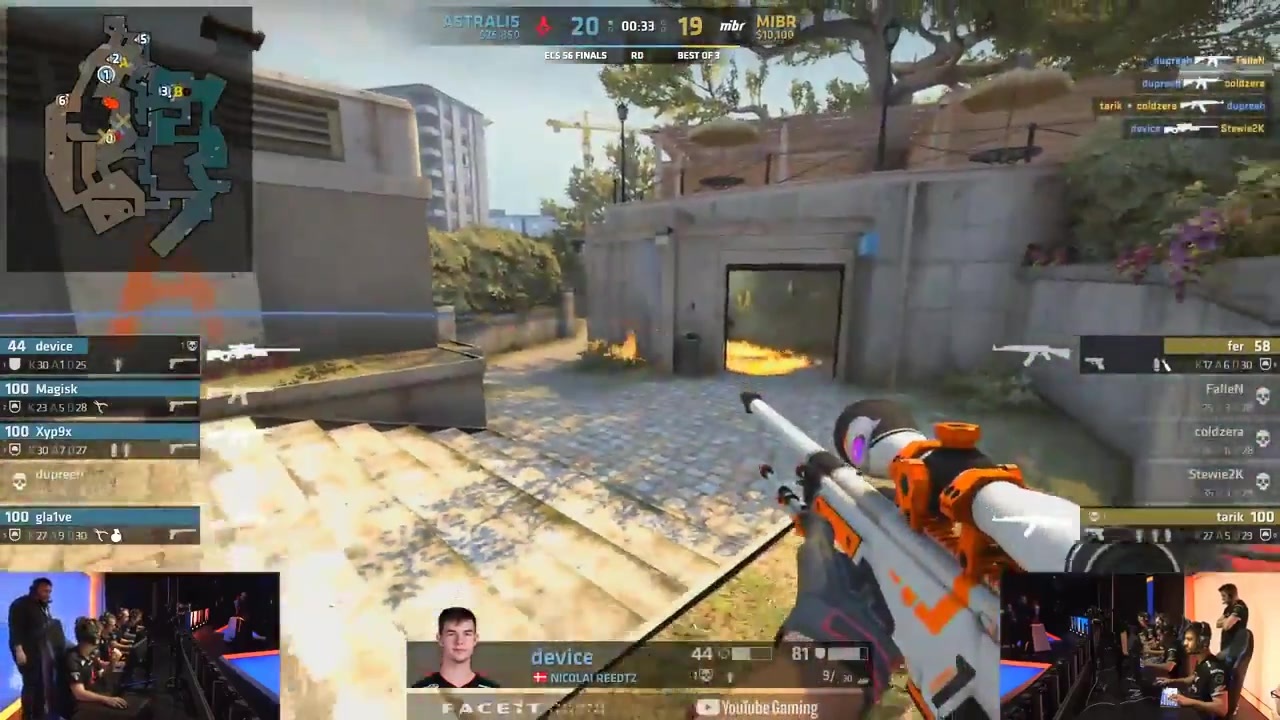Click the Astralis team name on scoreboard

481,22
